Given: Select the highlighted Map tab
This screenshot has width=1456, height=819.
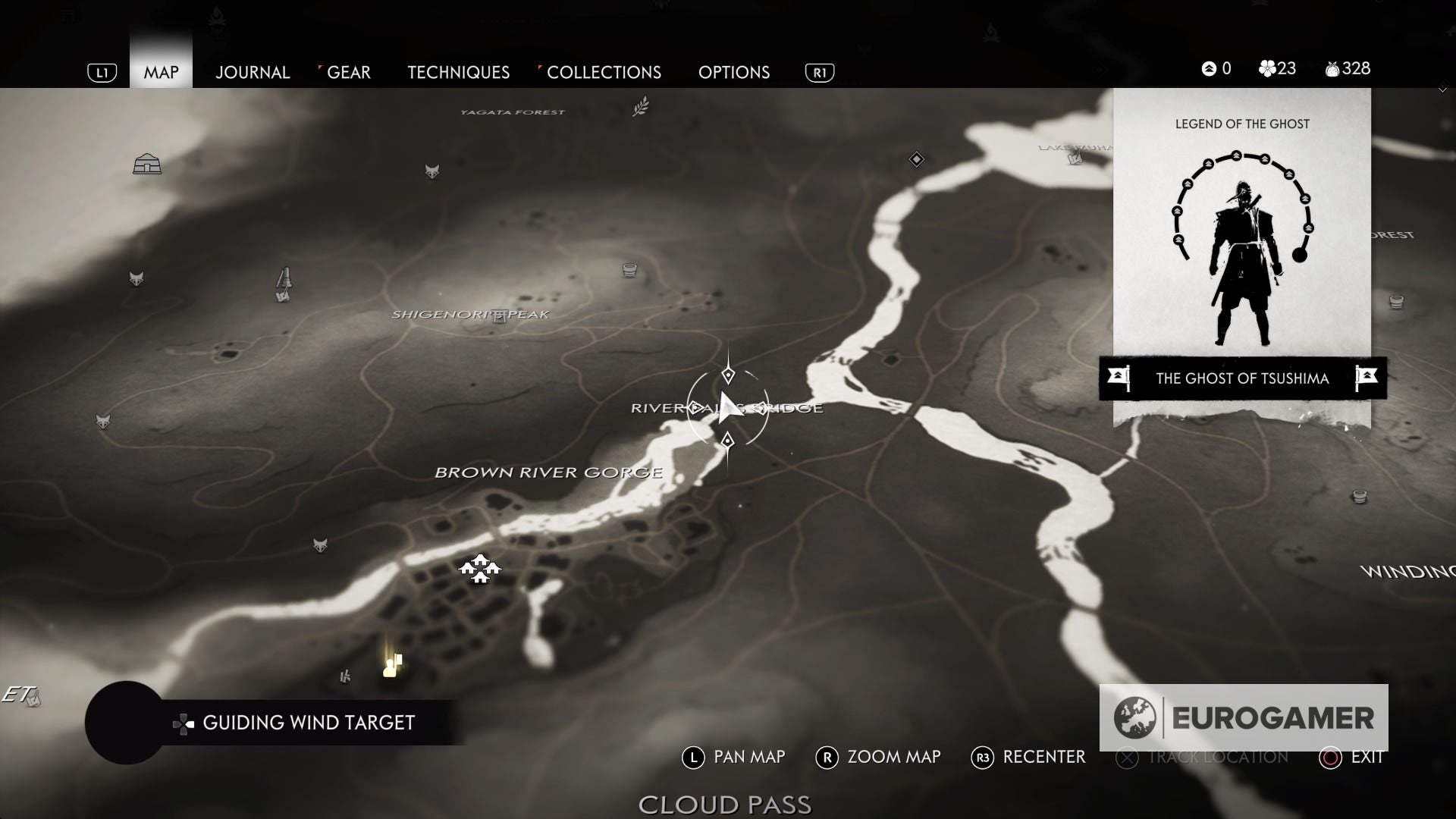Looking at the screenshot, I should tap(161, 72).
